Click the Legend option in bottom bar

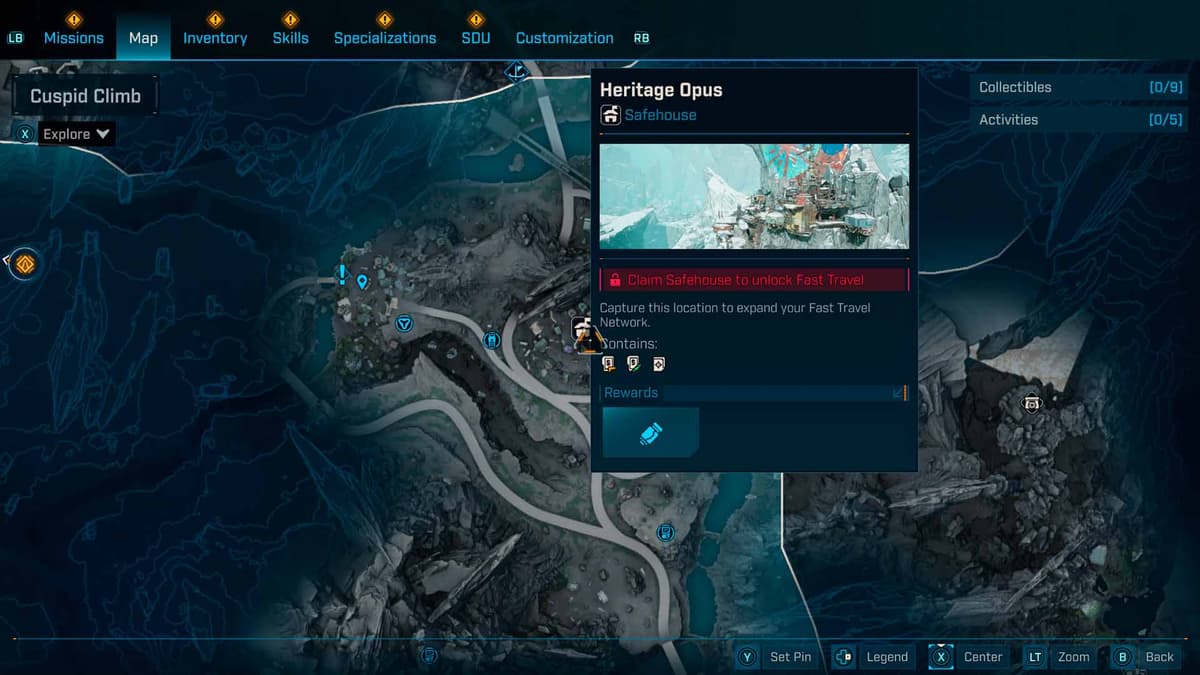pyautogui.click(x=872, y=657)
